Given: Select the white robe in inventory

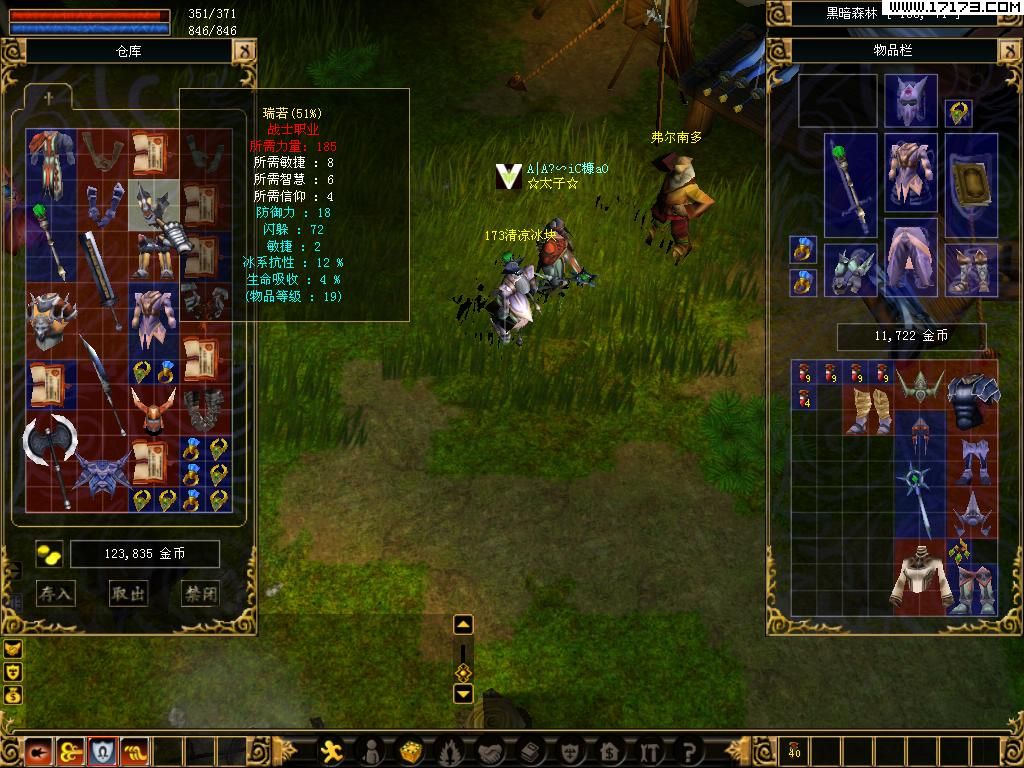Looking at the screenshot, I should pos(916,579).
